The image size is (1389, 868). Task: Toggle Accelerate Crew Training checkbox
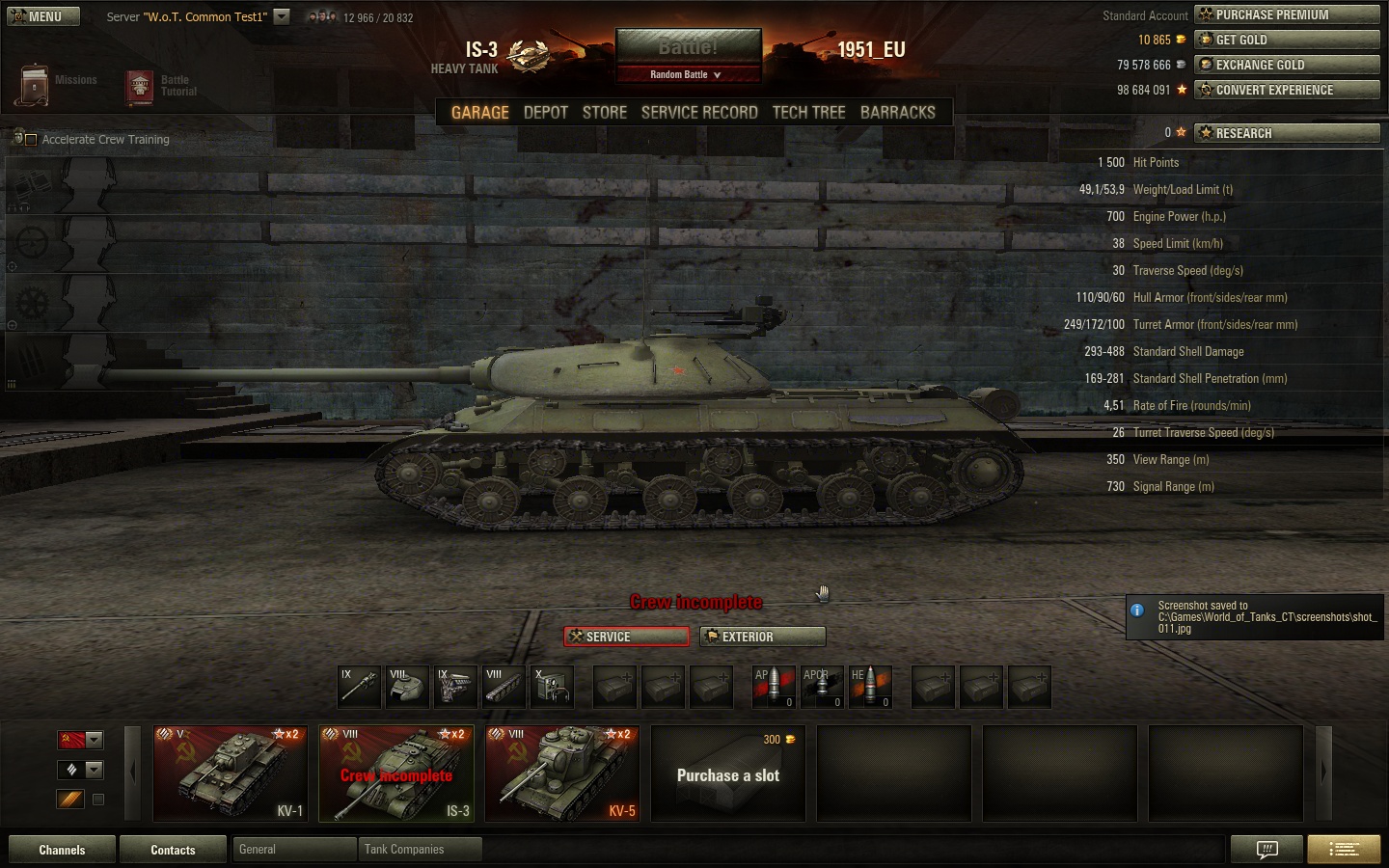[x=31, y=140]
